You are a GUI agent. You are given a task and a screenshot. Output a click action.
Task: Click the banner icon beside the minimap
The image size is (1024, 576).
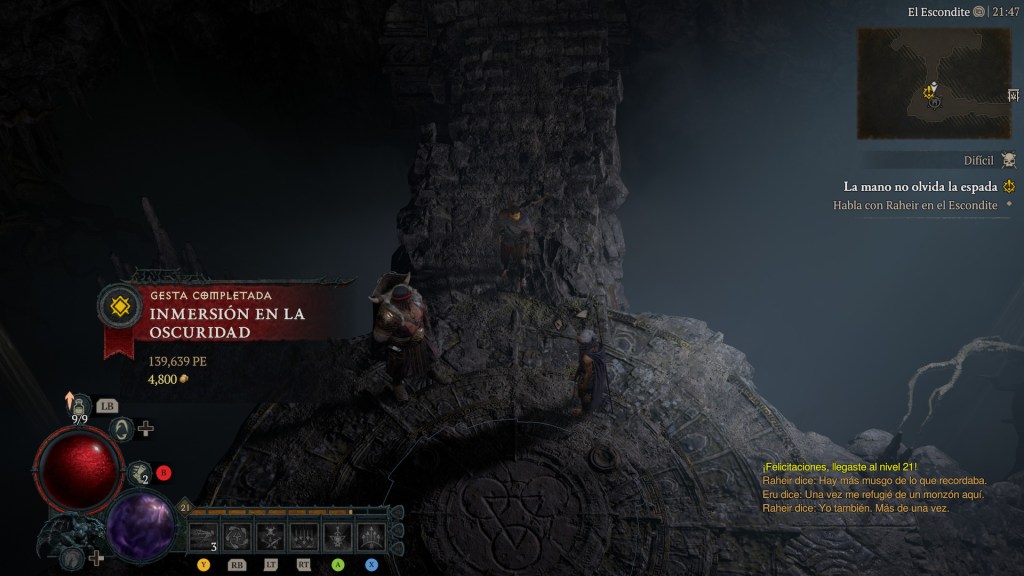(x=1014, y=95)
